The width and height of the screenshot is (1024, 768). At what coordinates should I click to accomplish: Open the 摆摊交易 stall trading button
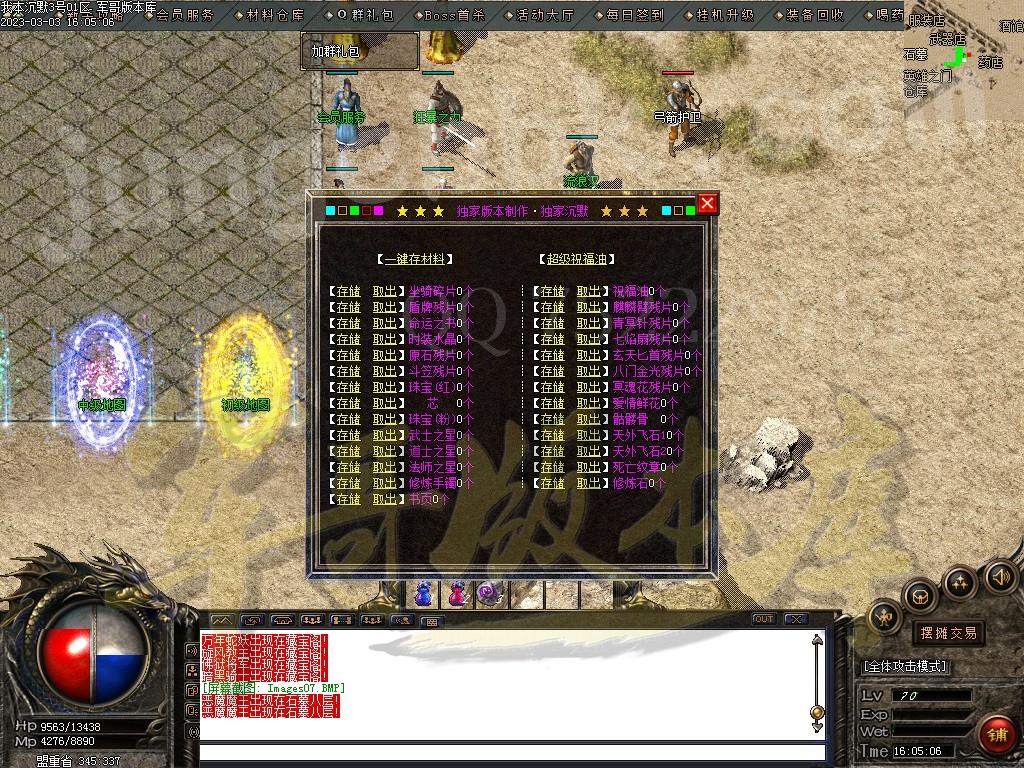[x=948, y=633]
